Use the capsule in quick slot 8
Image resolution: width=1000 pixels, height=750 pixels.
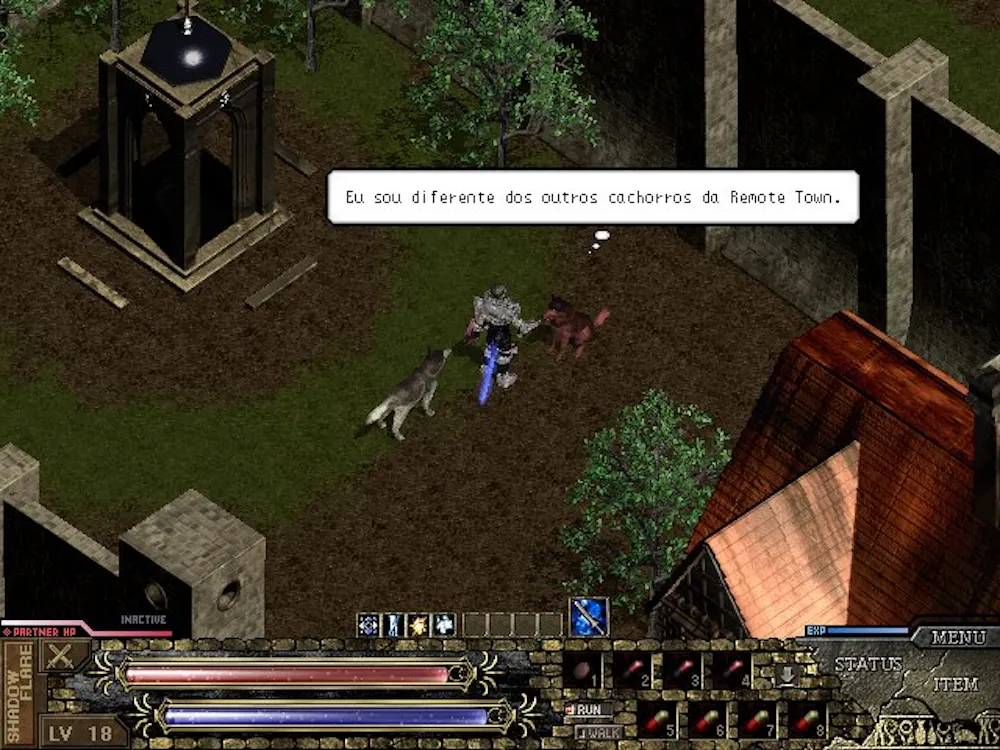coord(806,720)
